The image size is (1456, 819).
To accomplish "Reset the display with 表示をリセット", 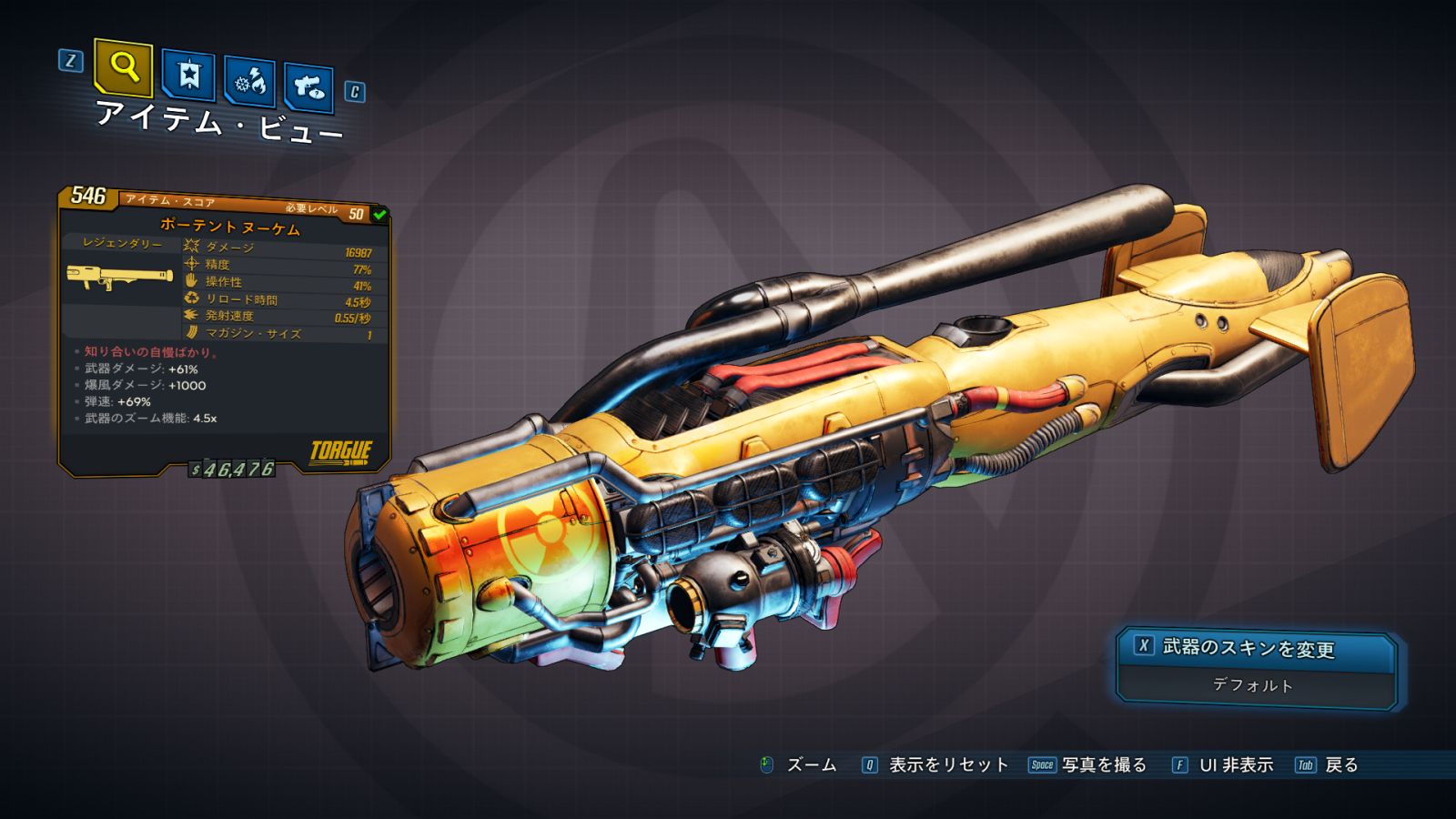I will pyautogui.click(x=947, y=765).
